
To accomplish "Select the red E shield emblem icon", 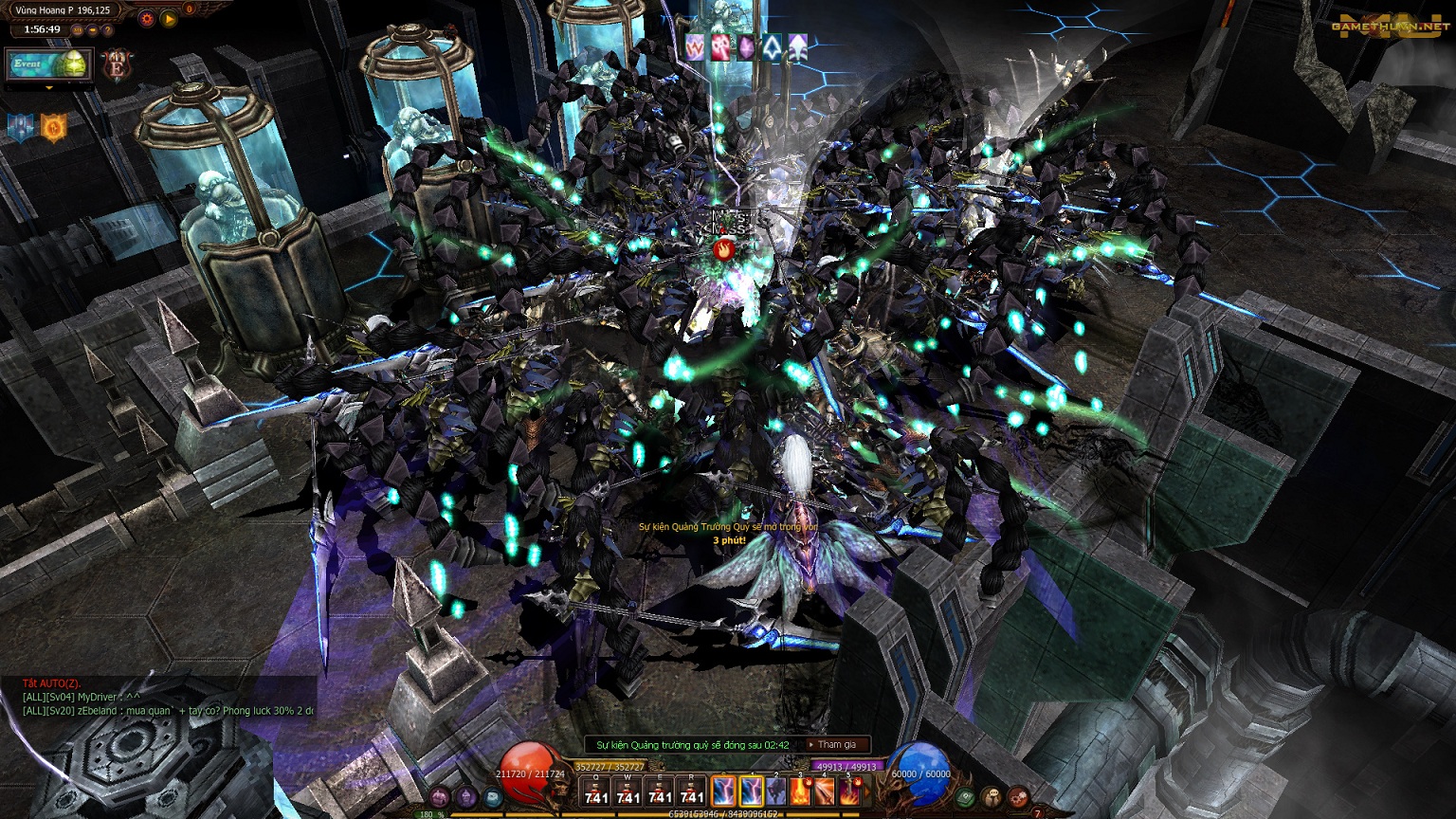I will click(117, 66).
